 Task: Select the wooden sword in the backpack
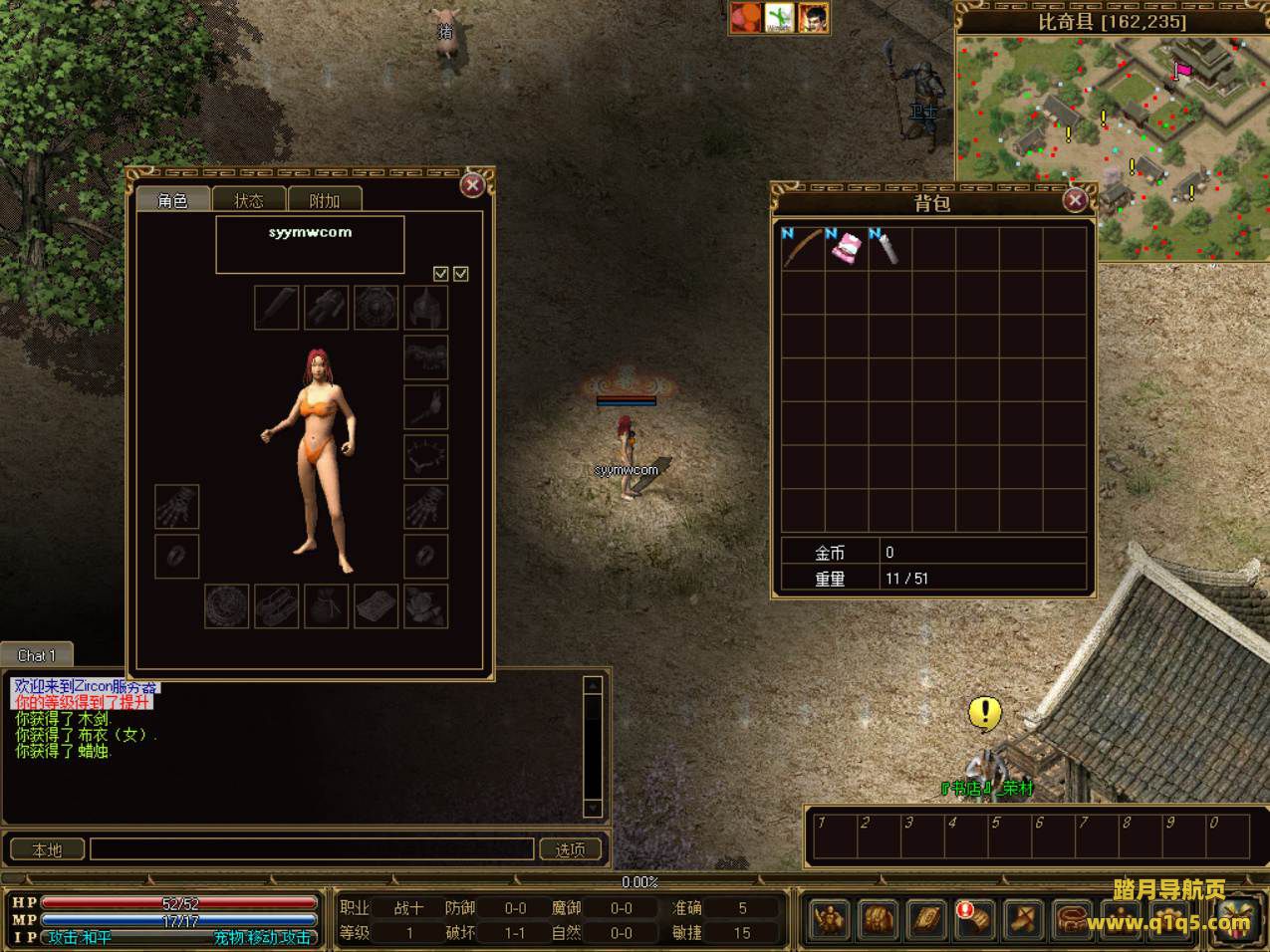pyautogui.click(x=803, y=248)
